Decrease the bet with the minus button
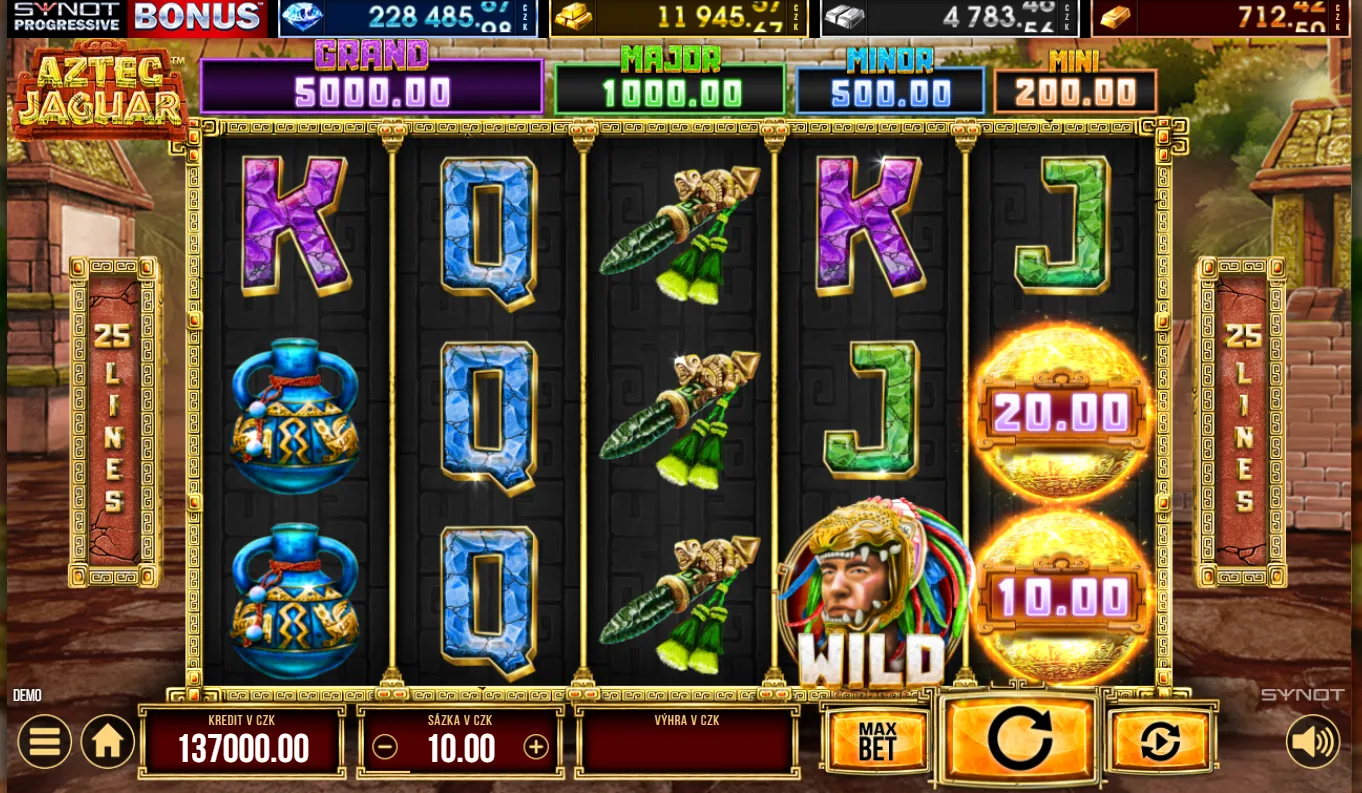This screenshot has width=1362, height=793. [x=385, y=747]
